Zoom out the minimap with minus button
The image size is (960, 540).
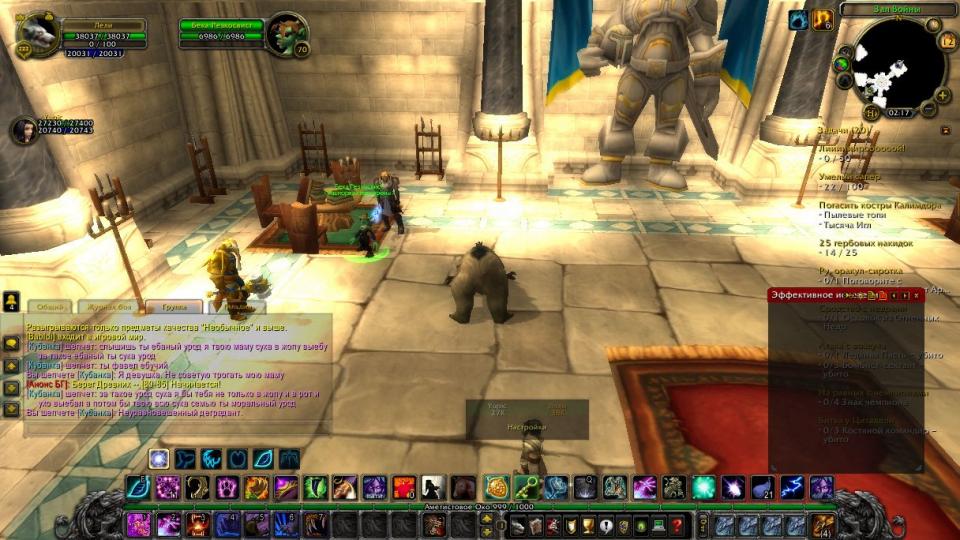click(x=928, y=108)
